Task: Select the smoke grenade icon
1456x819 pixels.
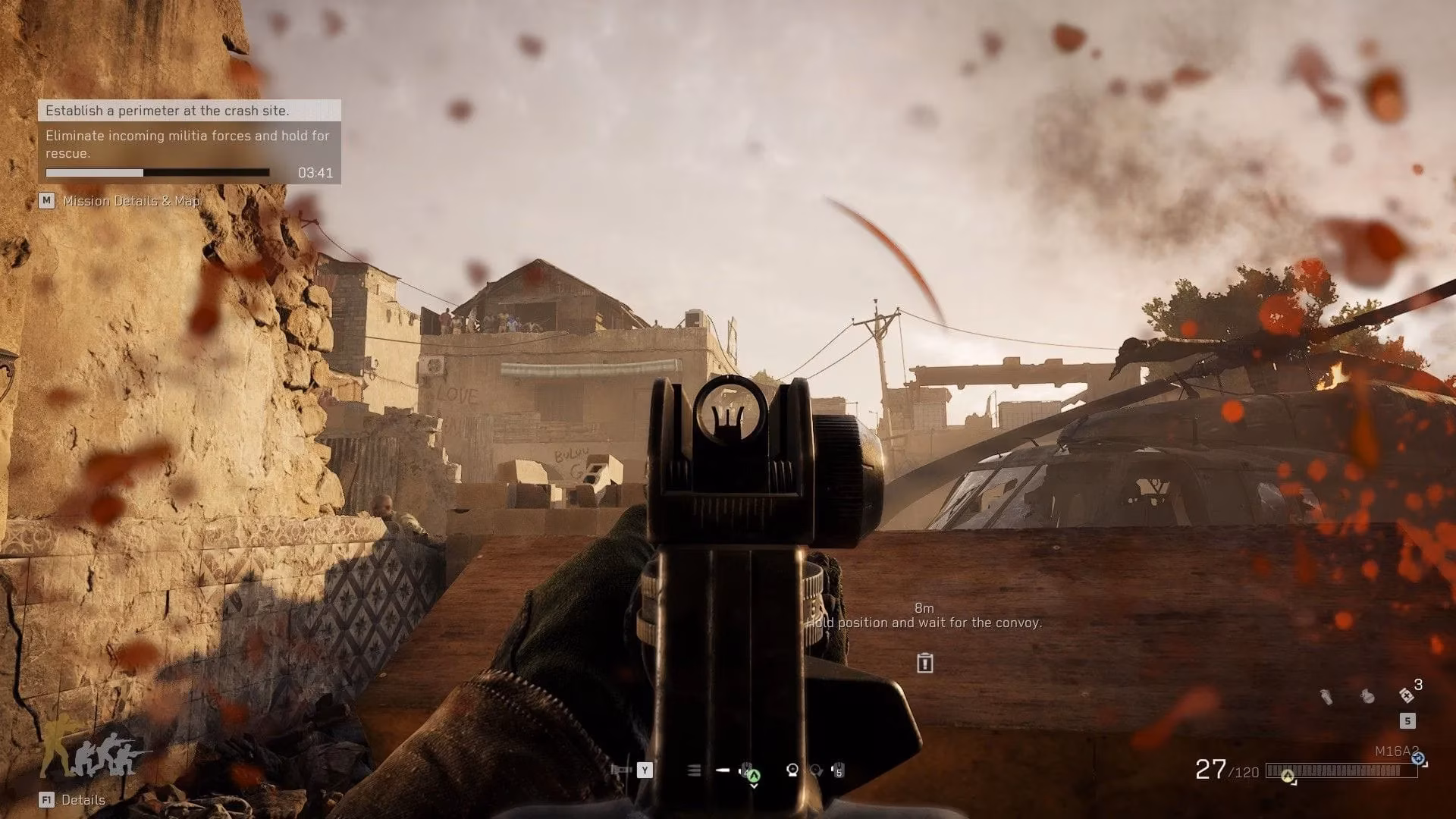Action: [x=1326, y=696]
